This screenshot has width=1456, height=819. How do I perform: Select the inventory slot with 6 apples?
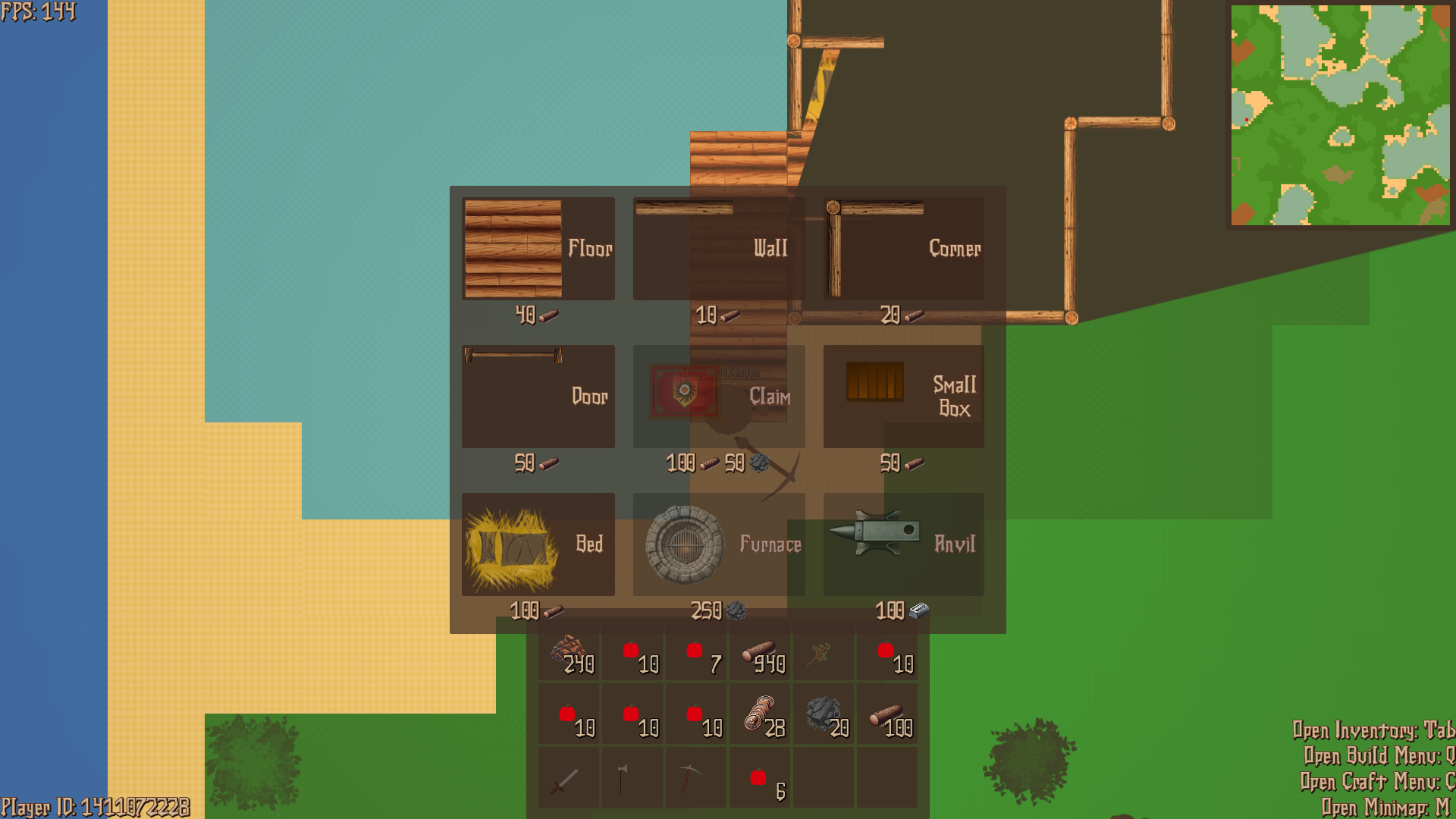758,779
